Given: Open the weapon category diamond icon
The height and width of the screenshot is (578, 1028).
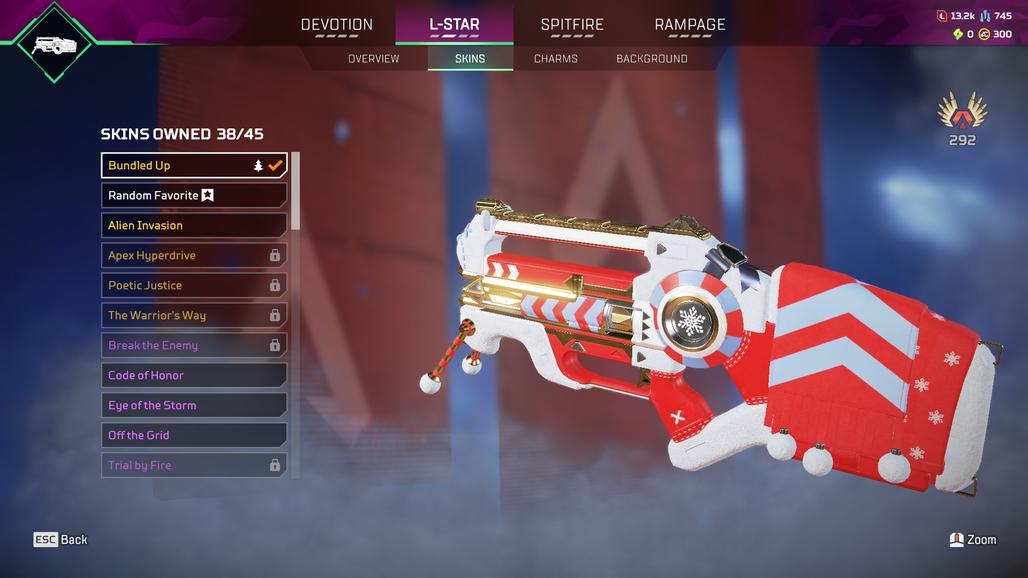Looking at the screenshot, I should [56, 43].
